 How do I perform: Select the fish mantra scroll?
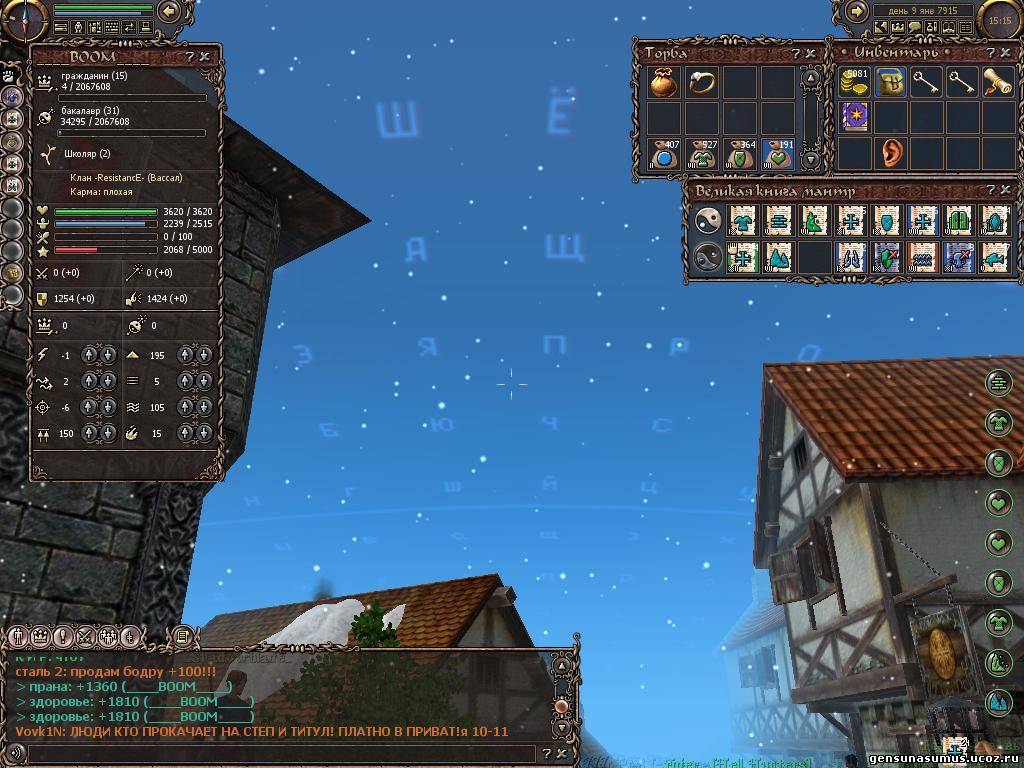(995, 257)
